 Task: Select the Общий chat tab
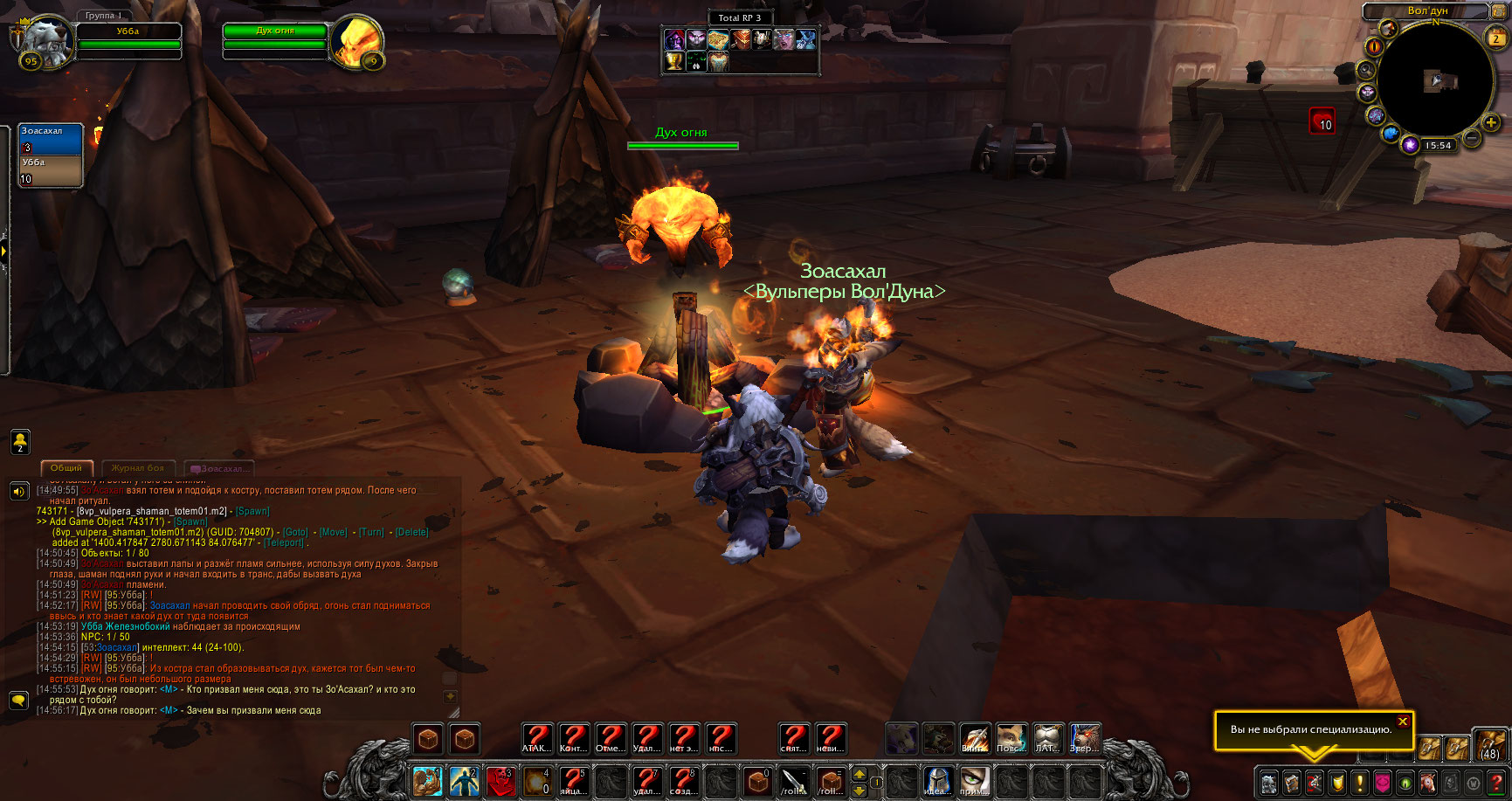(x=66, y=468)
